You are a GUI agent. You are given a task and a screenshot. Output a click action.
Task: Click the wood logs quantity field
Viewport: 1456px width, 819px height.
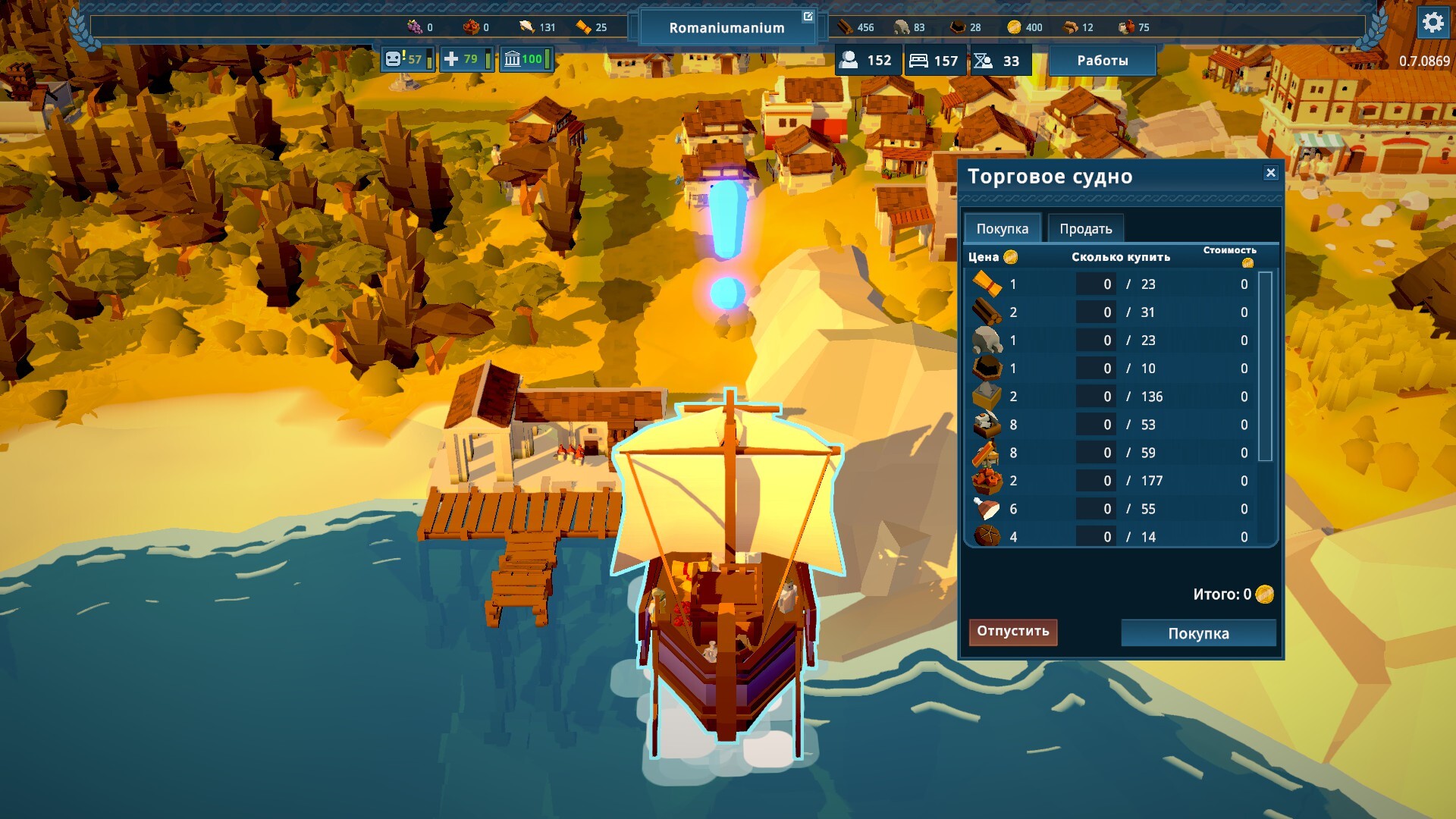coord(1096,312)
